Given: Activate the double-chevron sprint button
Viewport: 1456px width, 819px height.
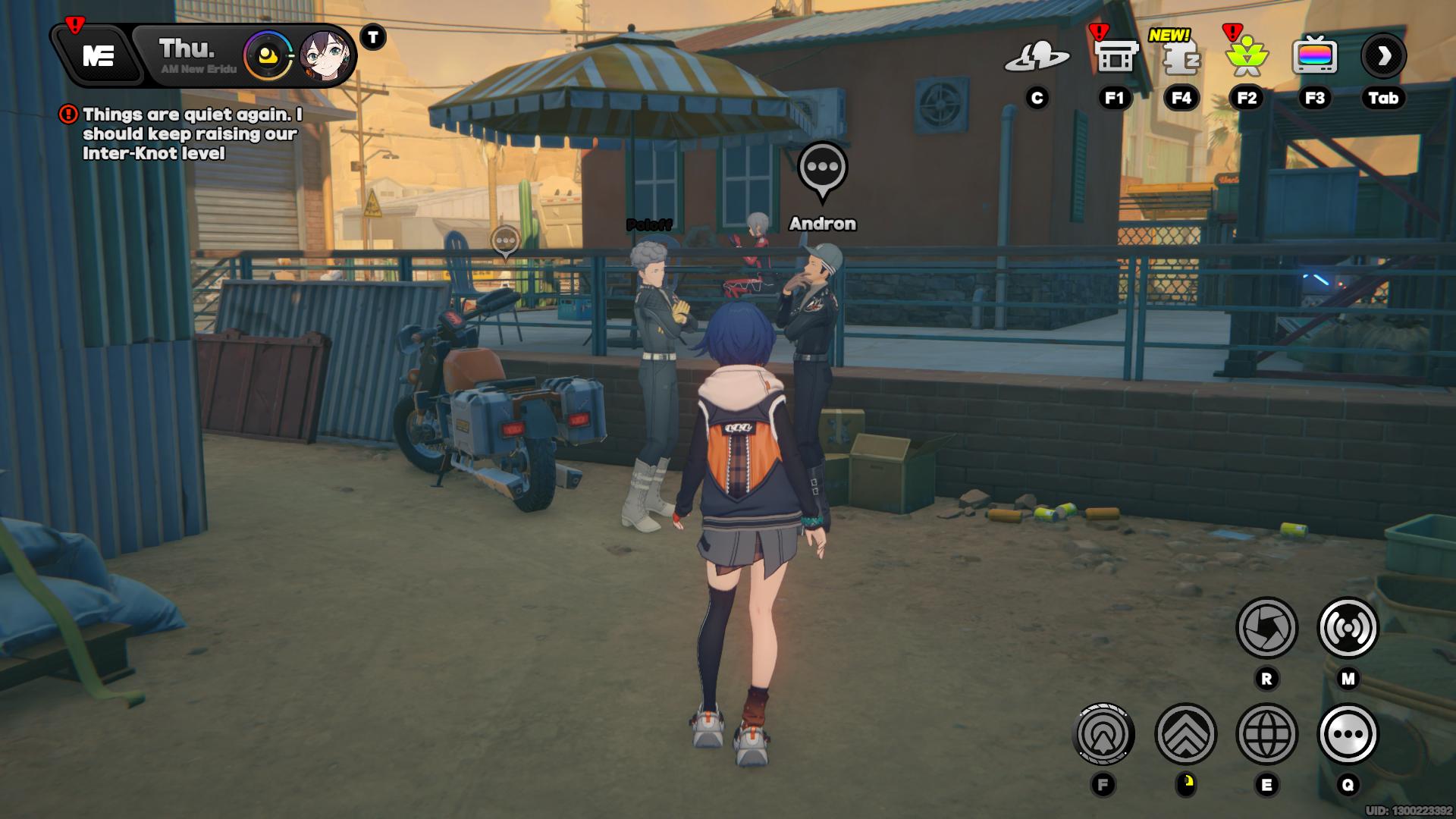Looking at the screenshot, I should click(1185, 734).
